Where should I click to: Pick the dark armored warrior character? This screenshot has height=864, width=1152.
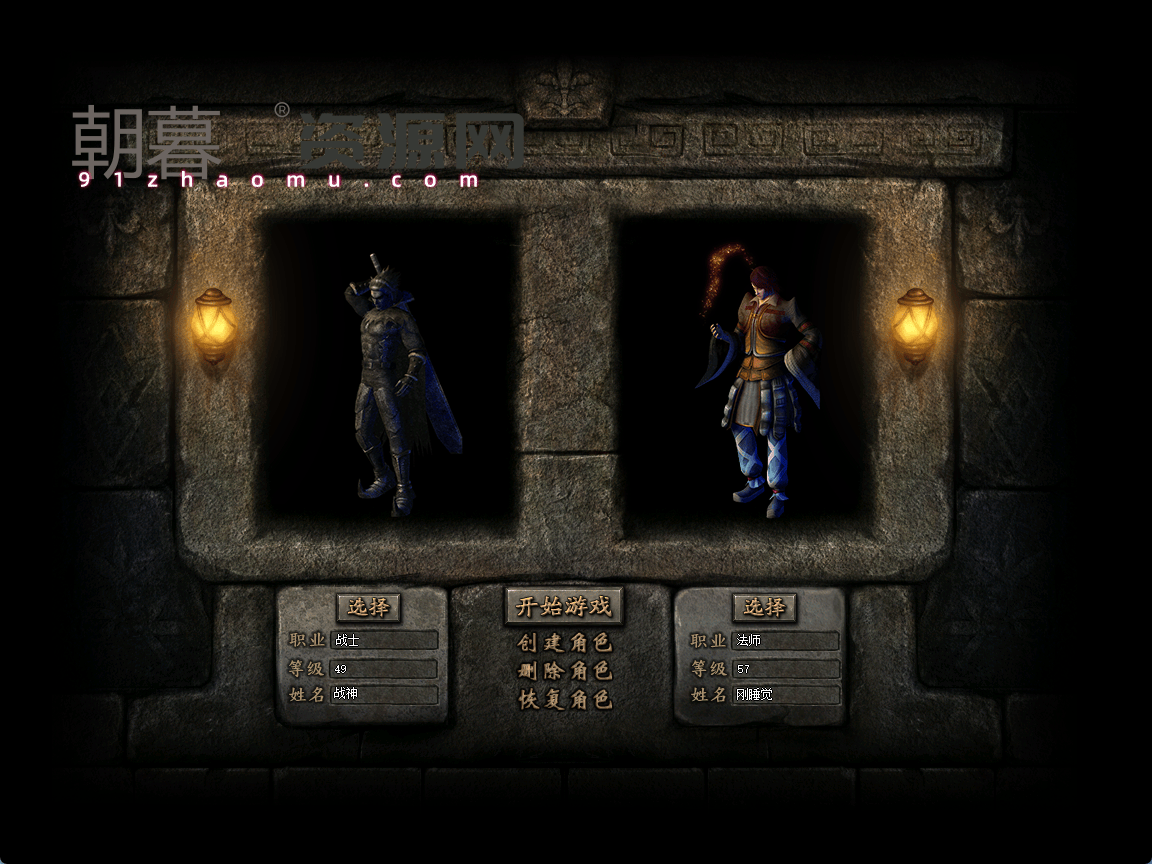(395, 385)
